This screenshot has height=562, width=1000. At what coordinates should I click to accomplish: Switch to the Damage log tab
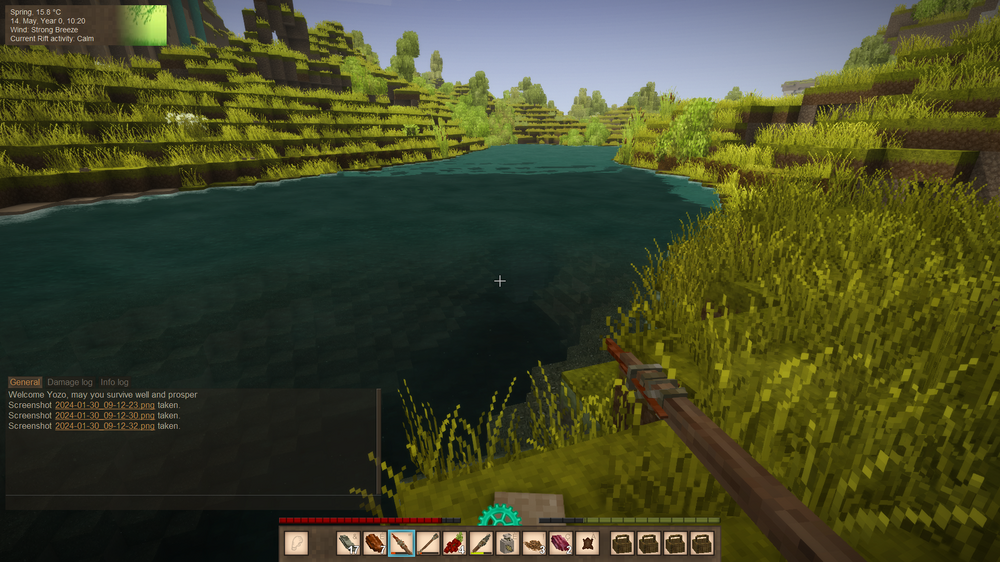[70, 382]
